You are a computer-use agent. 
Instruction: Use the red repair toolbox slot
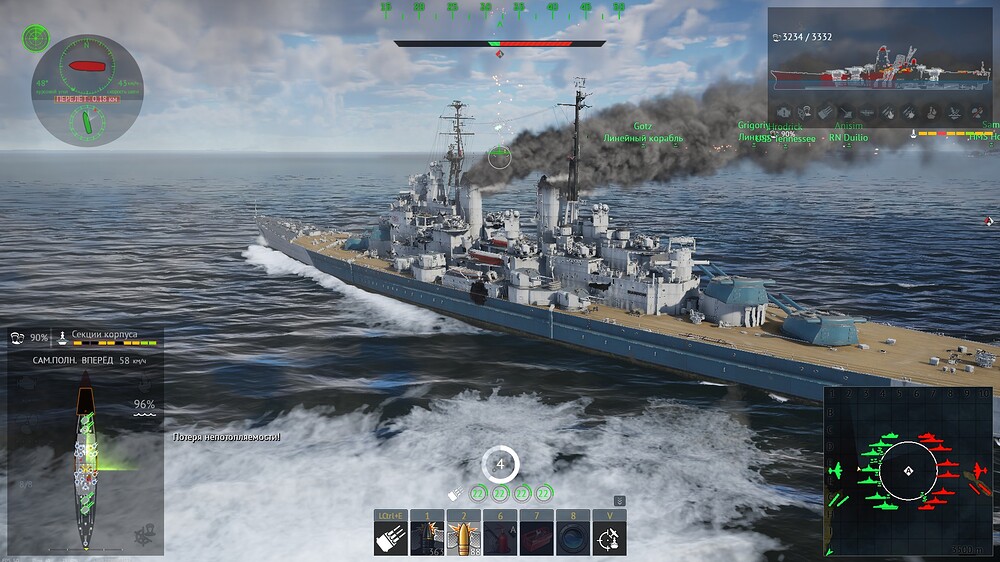pyautogui.click(x=536, y=538)
